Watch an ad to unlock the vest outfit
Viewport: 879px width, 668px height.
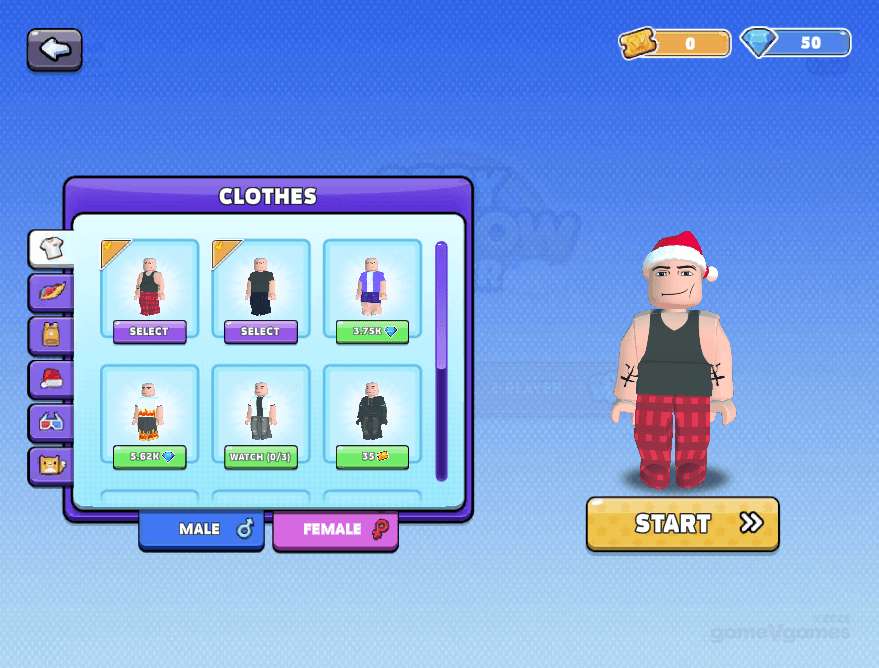[x=260, y=457]
